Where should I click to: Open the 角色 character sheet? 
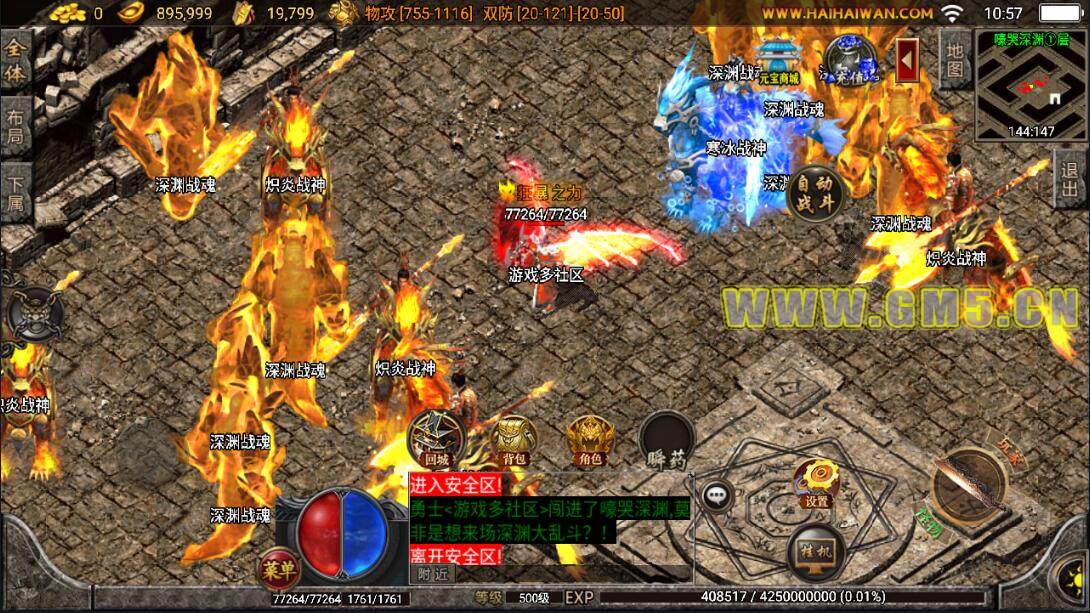(587, 440)
